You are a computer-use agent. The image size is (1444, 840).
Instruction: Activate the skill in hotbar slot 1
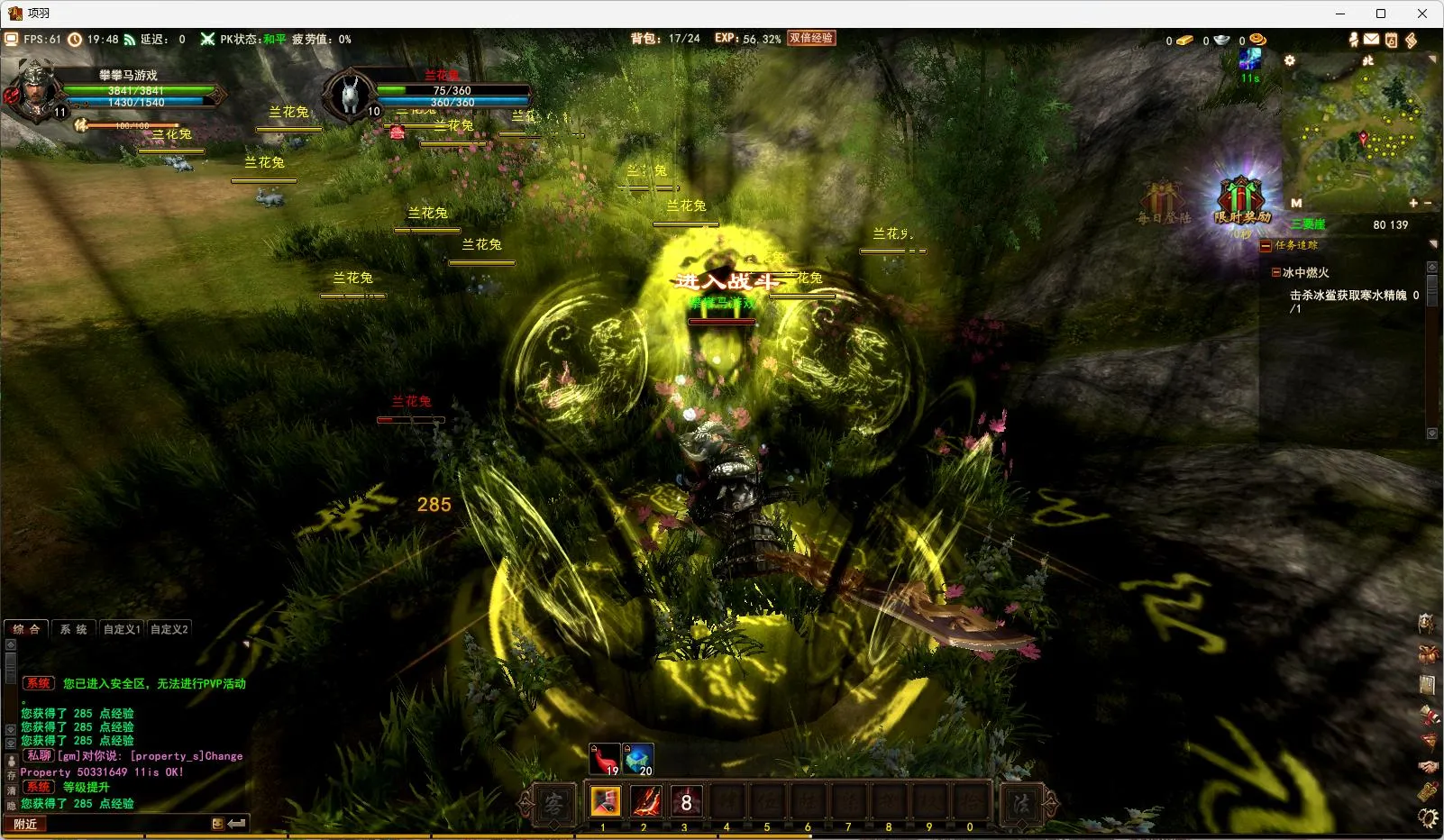click(x=605, y=801)
